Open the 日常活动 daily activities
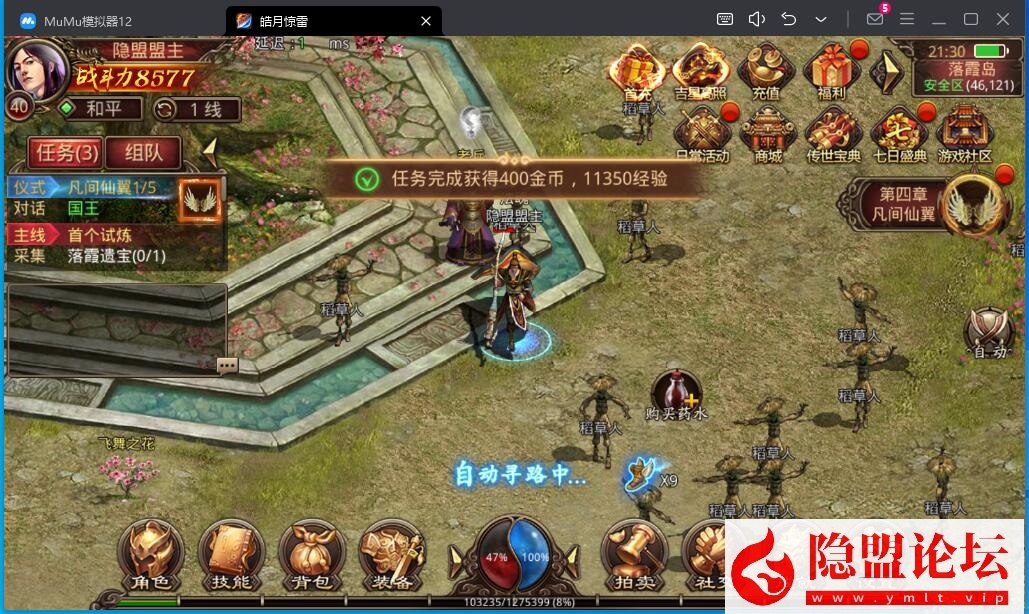The height and width of the screenshot is (614, 1029). (702, 133)
